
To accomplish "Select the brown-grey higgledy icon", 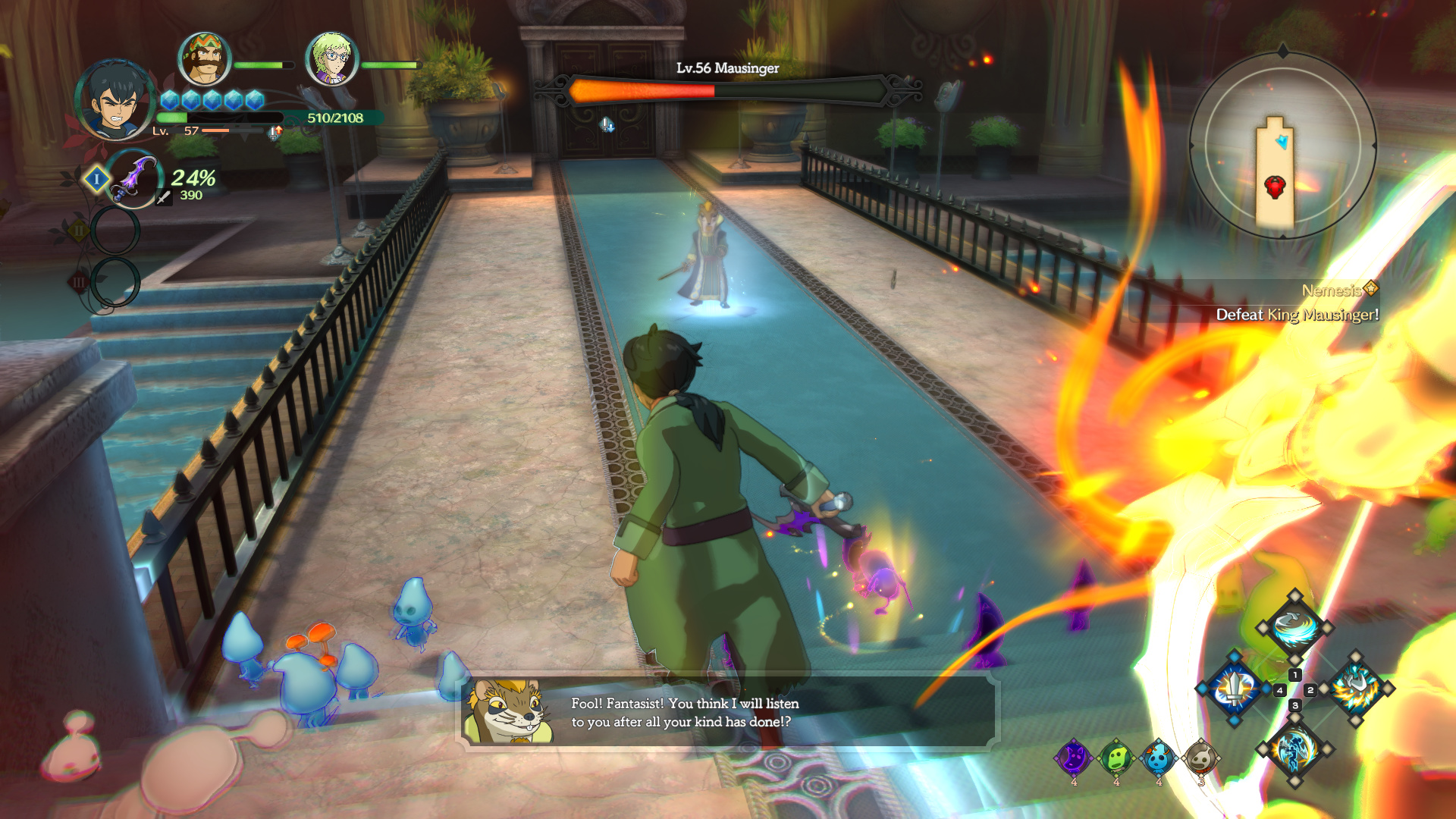I will 1201,758.
